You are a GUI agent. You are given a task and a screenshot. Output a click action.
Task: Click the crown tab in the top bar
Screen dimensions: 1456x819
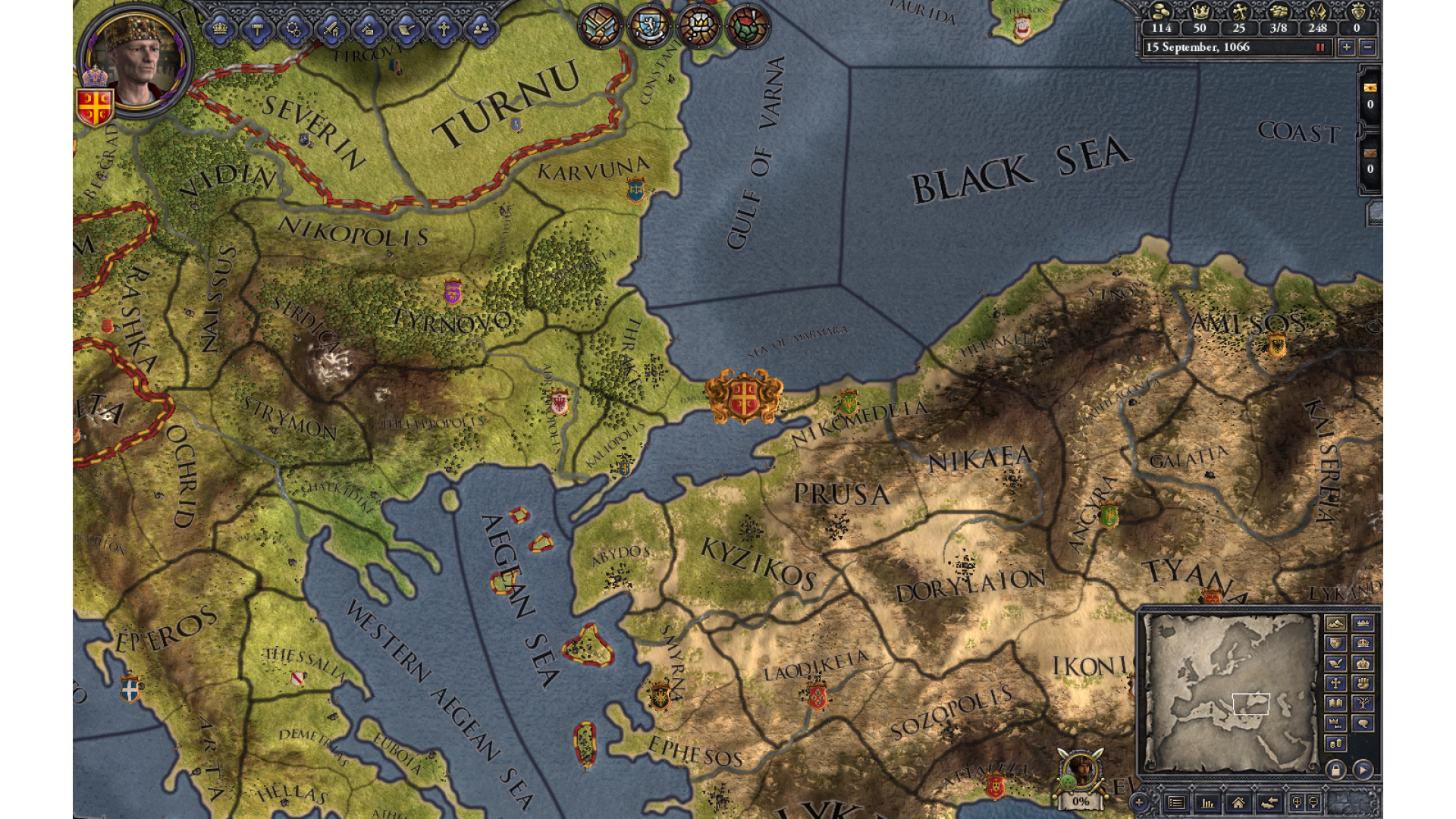(x=220, y=30)
